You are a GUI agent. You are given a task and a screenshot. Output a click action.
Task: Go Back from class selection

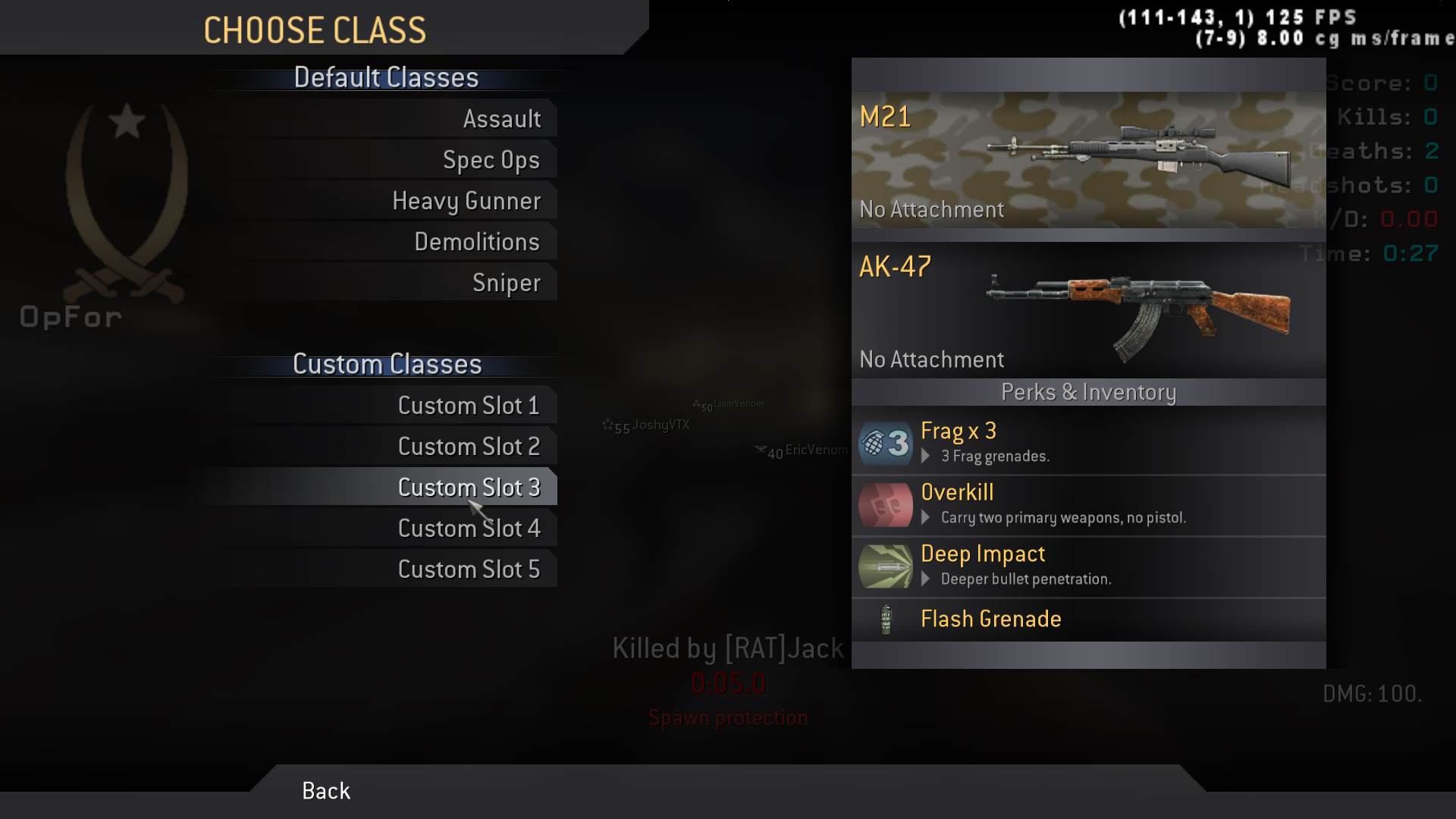click(326, 791)
